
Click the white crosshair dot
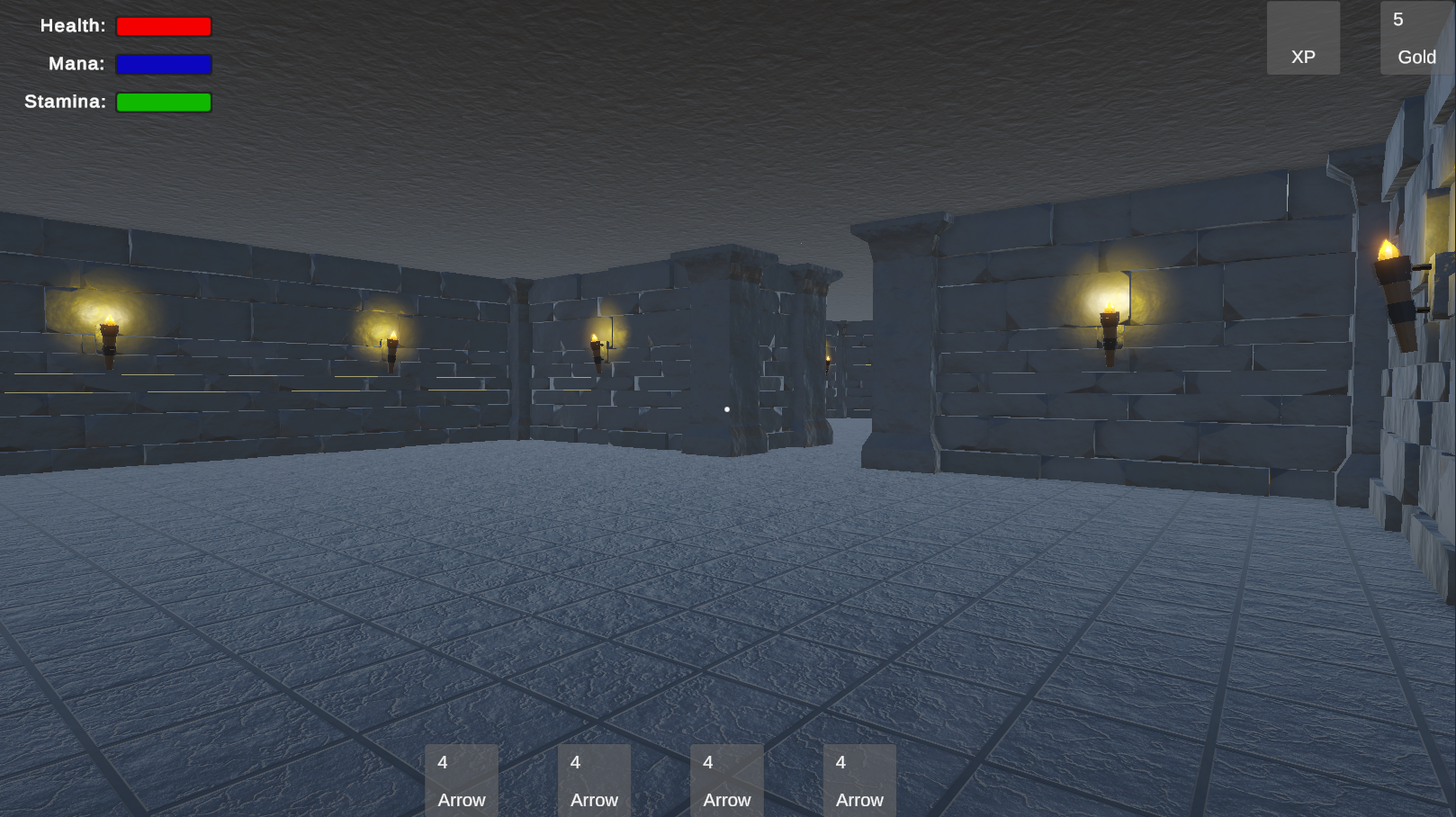tap(727, 408)
